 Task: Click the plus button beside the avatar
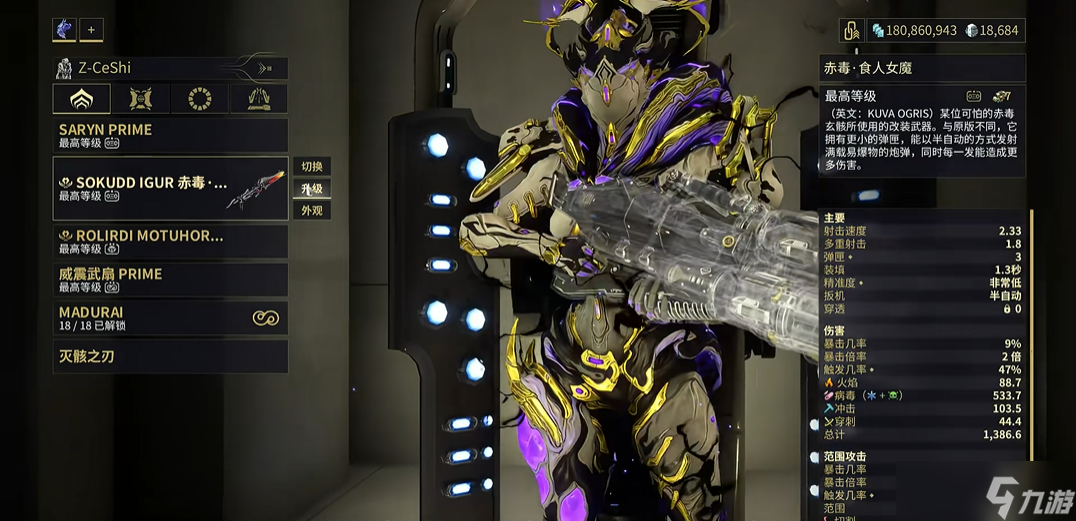pyautogui.click(x=91, y=30)
